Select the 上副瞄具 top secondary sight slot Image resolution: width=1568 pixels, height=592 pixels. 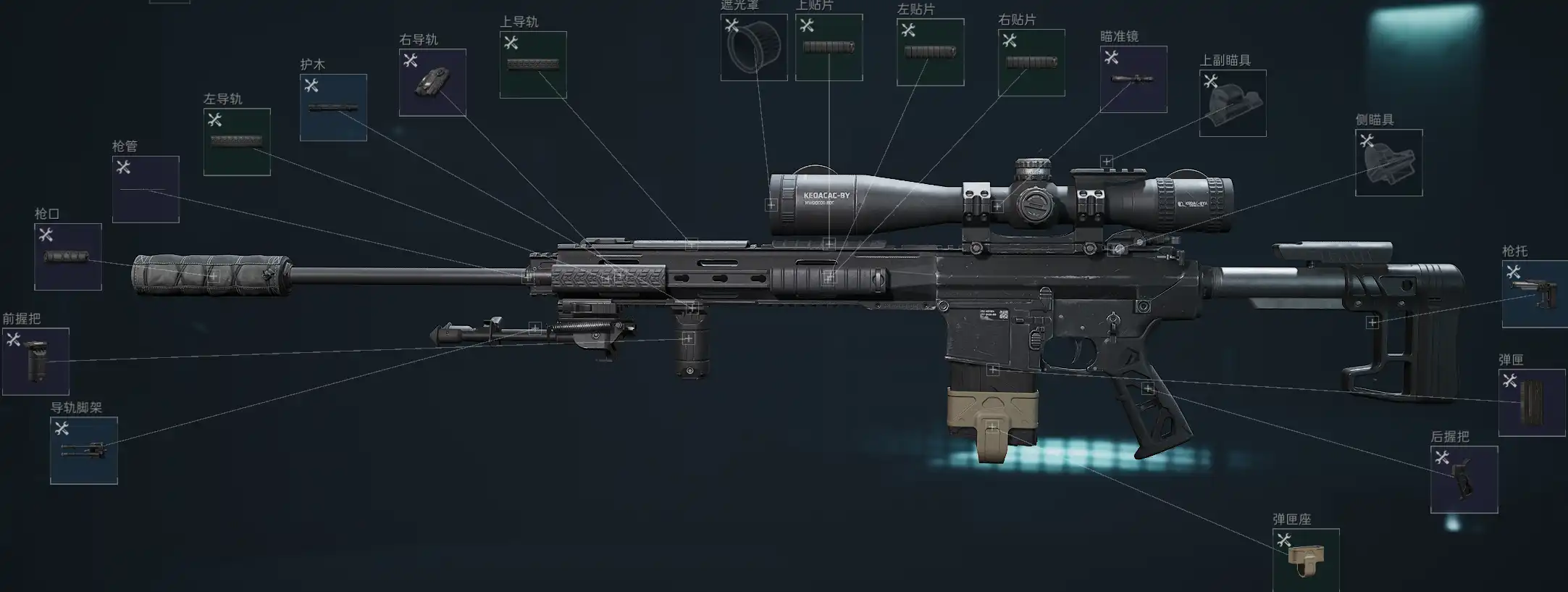[1233, 103]
